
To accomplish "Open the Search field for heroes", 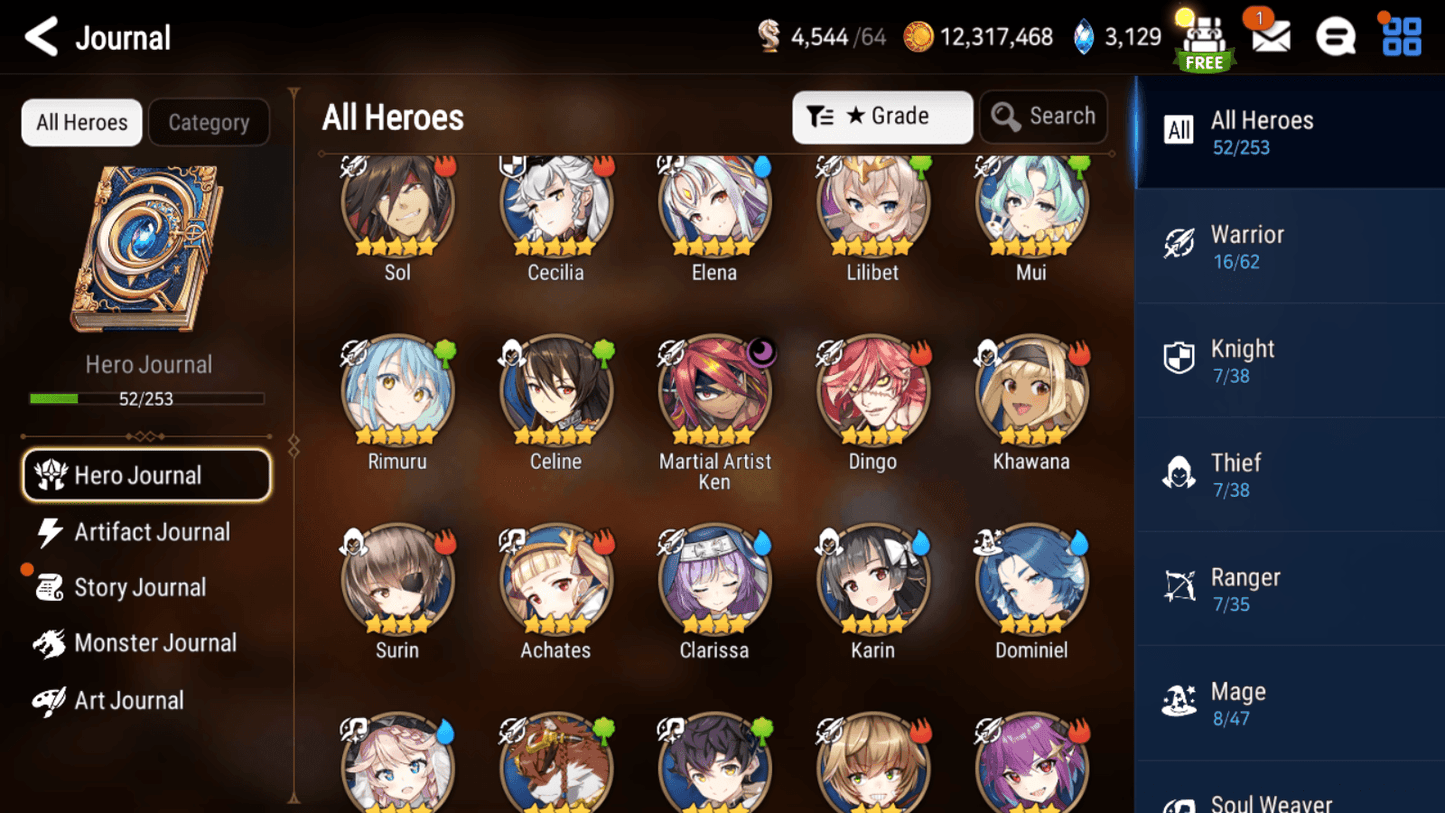I will click(x=1043, y=116).
